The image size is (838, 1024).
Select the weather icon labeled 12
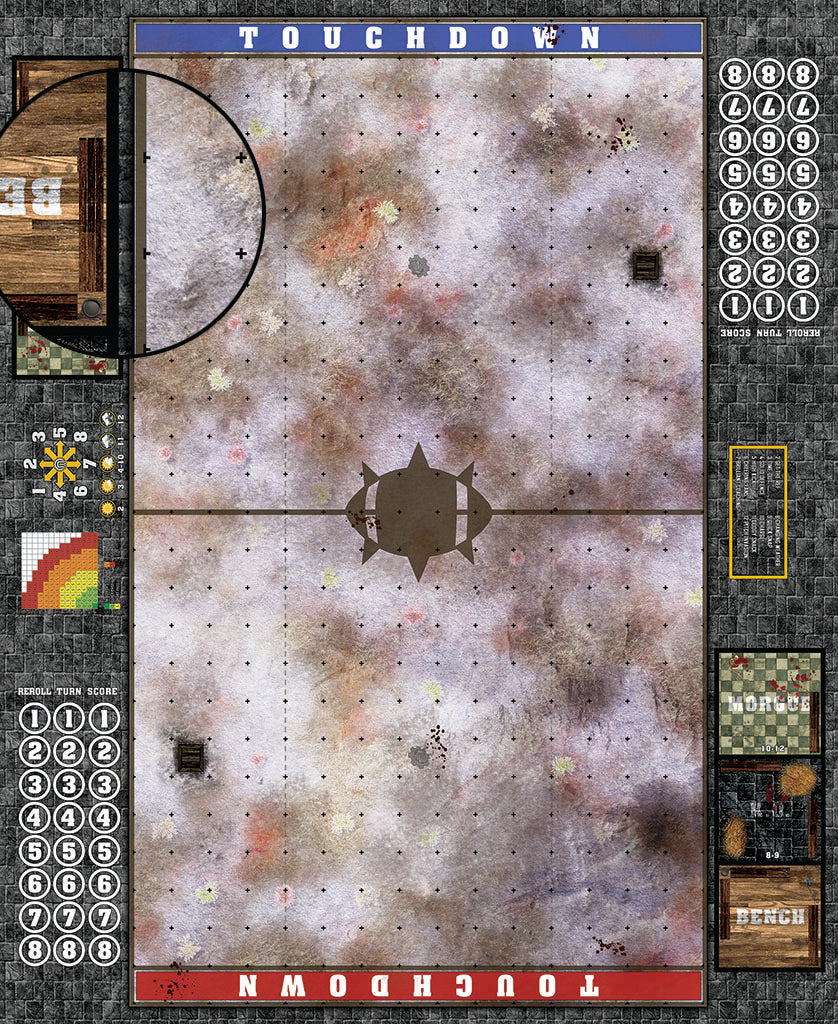(x=108, y=418)
